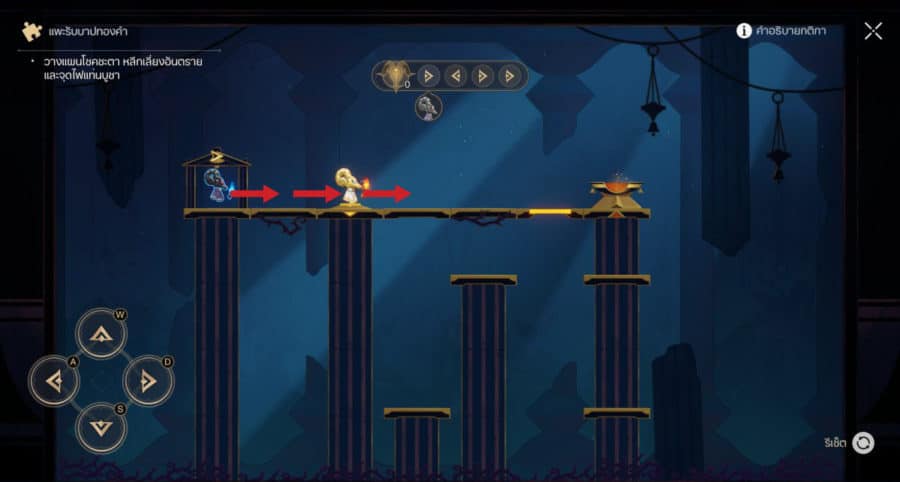The image size is (900, 482).
Task: Move left with the A arrow button
Action: point(54,380)
